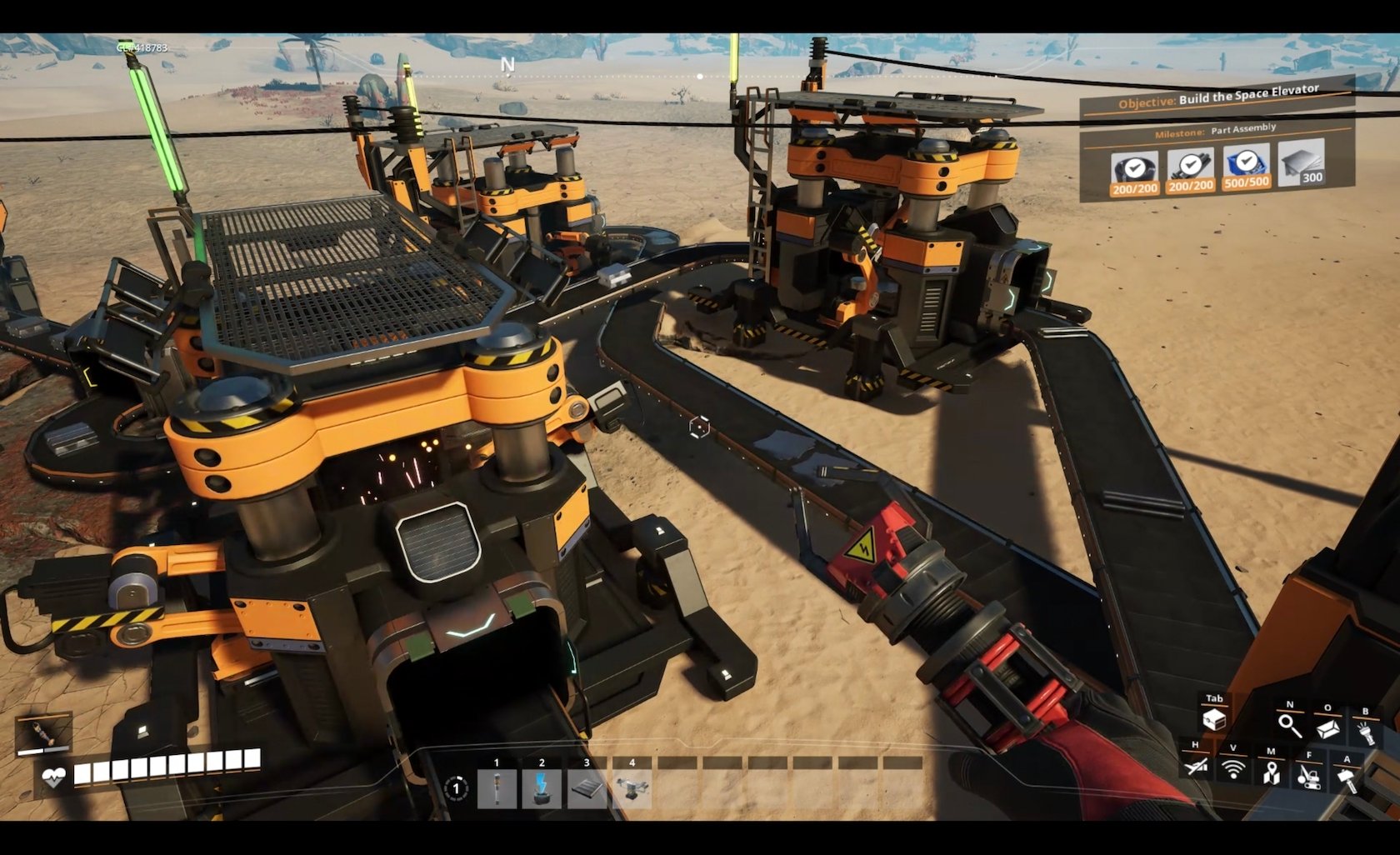Open the build menu hammer icon
Viewport: 1400px width, 855px height.
tap(1347, 779)
